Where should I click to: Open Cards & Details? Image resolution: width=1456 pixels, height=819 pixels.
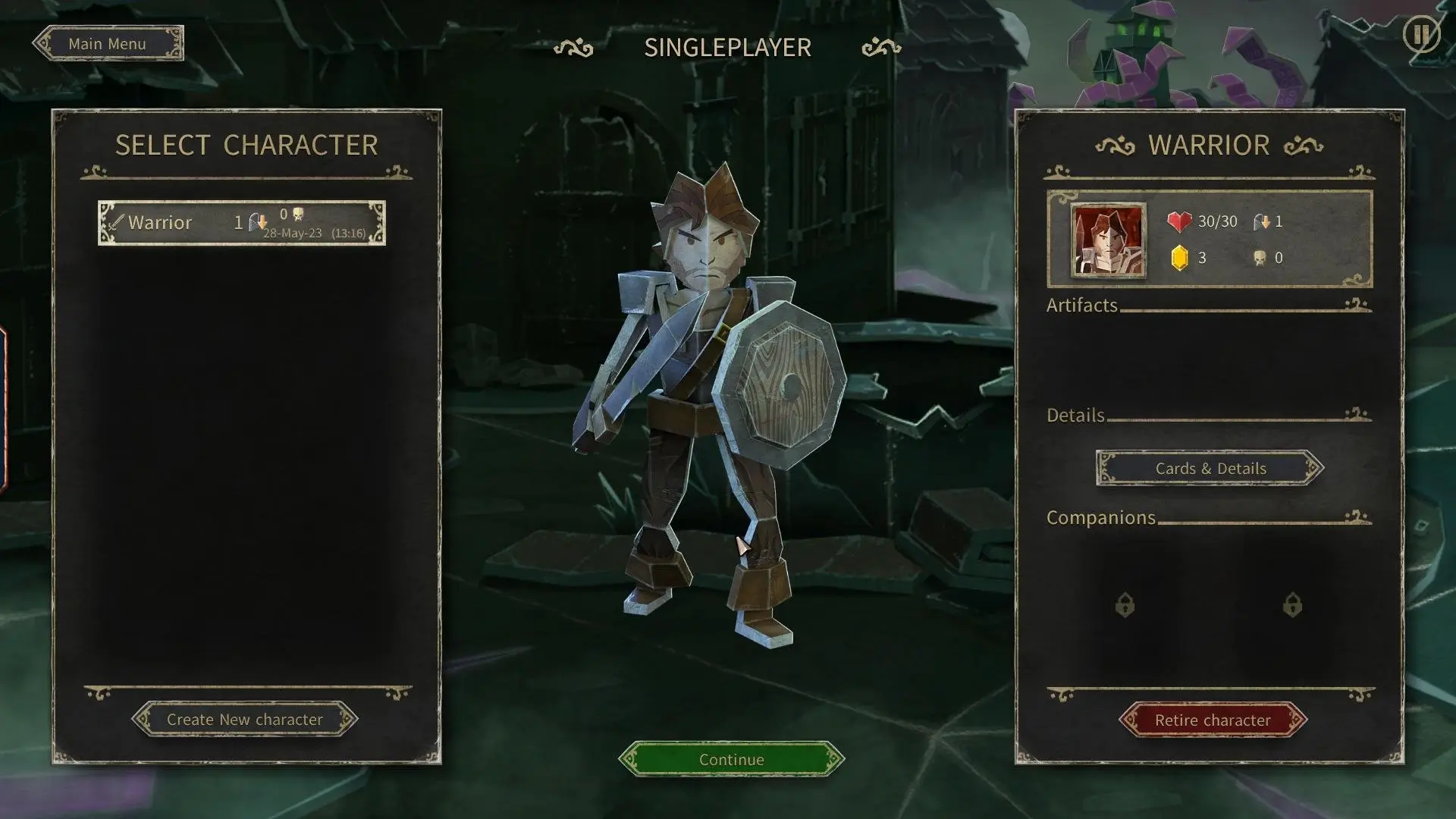pyautogui.click(x=1210, y=469)
